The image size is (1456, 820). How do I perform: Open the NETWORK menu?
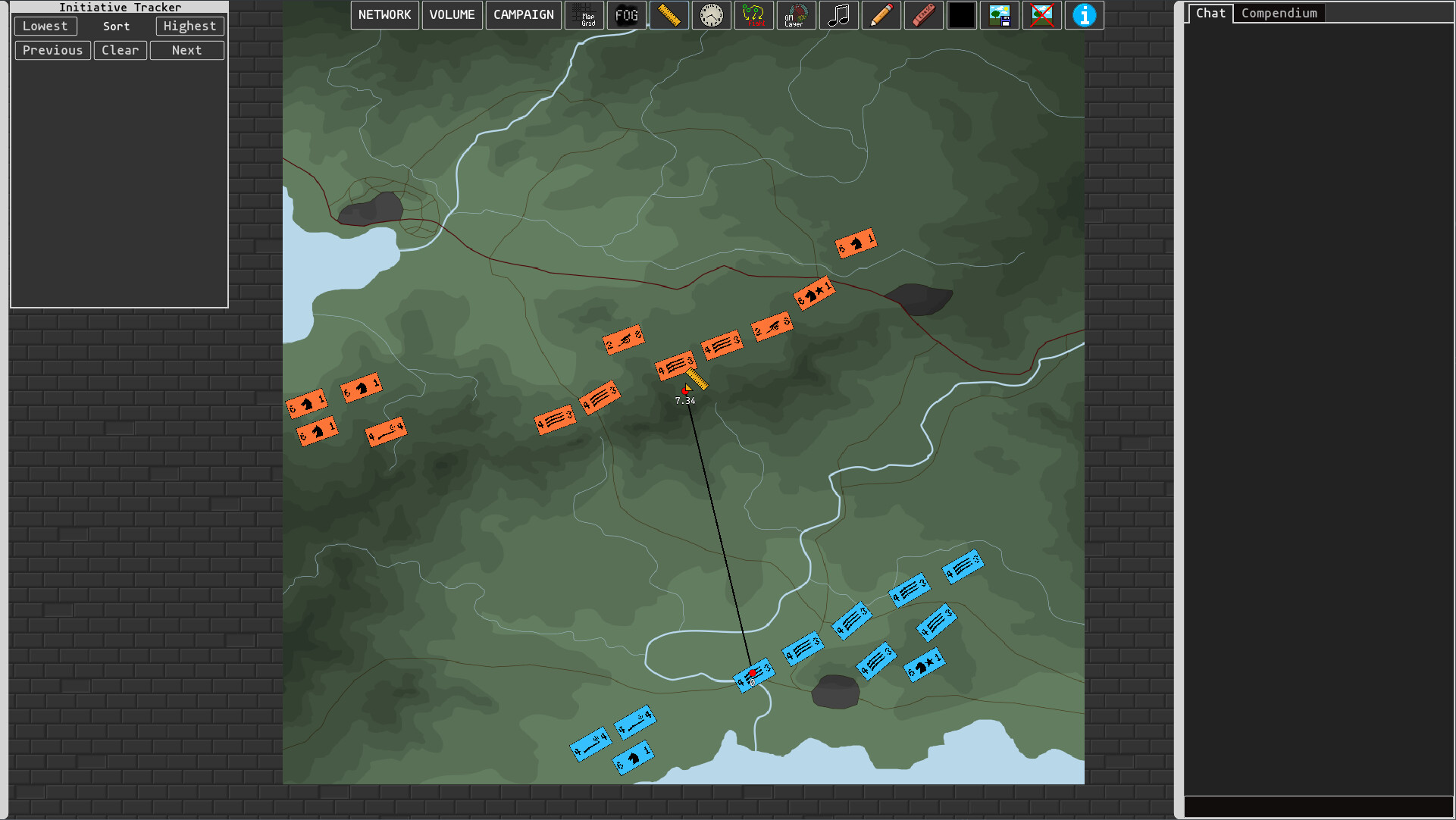tap(384, 14)
